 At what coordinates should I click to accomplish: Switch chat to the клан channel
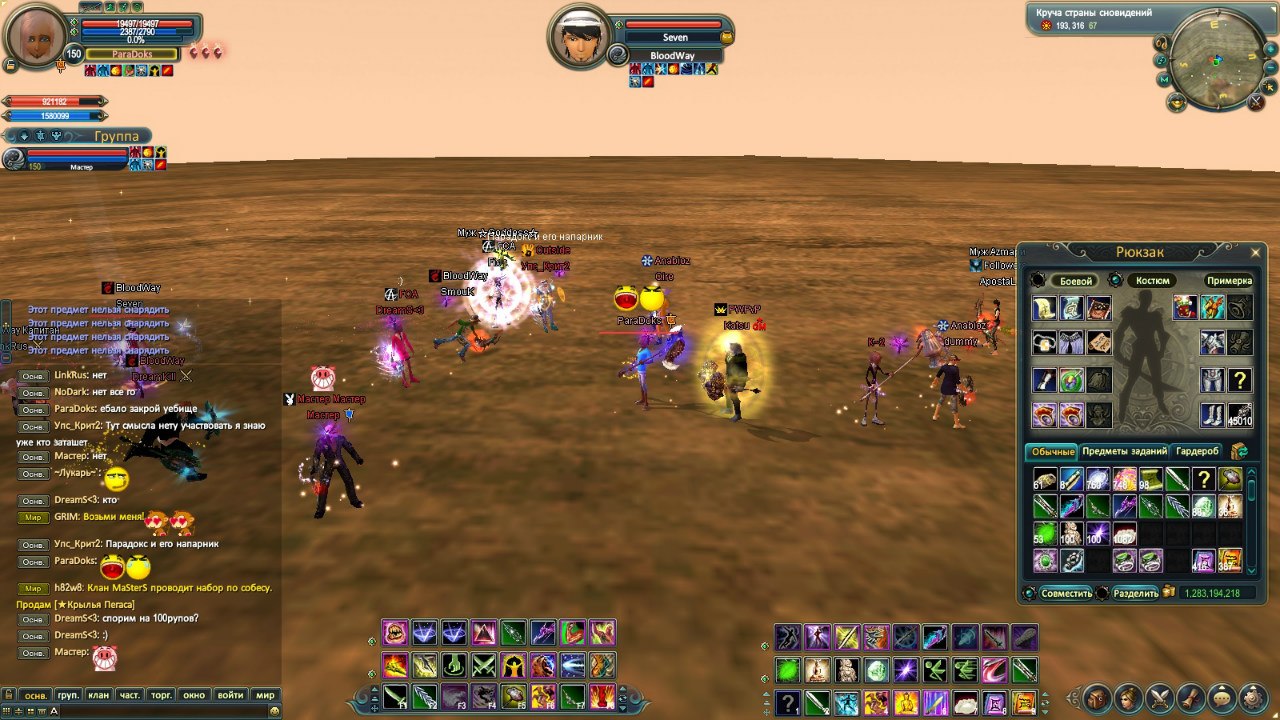(98, 695)
